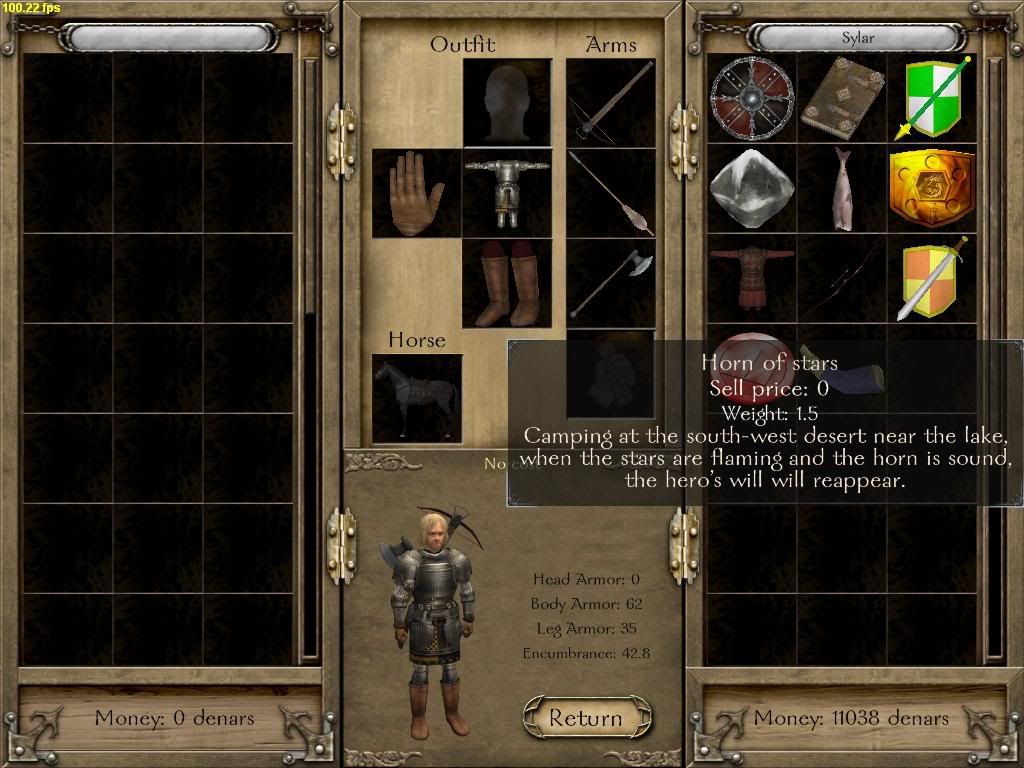1024x768 pixels.
Task: Pick the crossbow in the Arms column
Action: point(611,102)
